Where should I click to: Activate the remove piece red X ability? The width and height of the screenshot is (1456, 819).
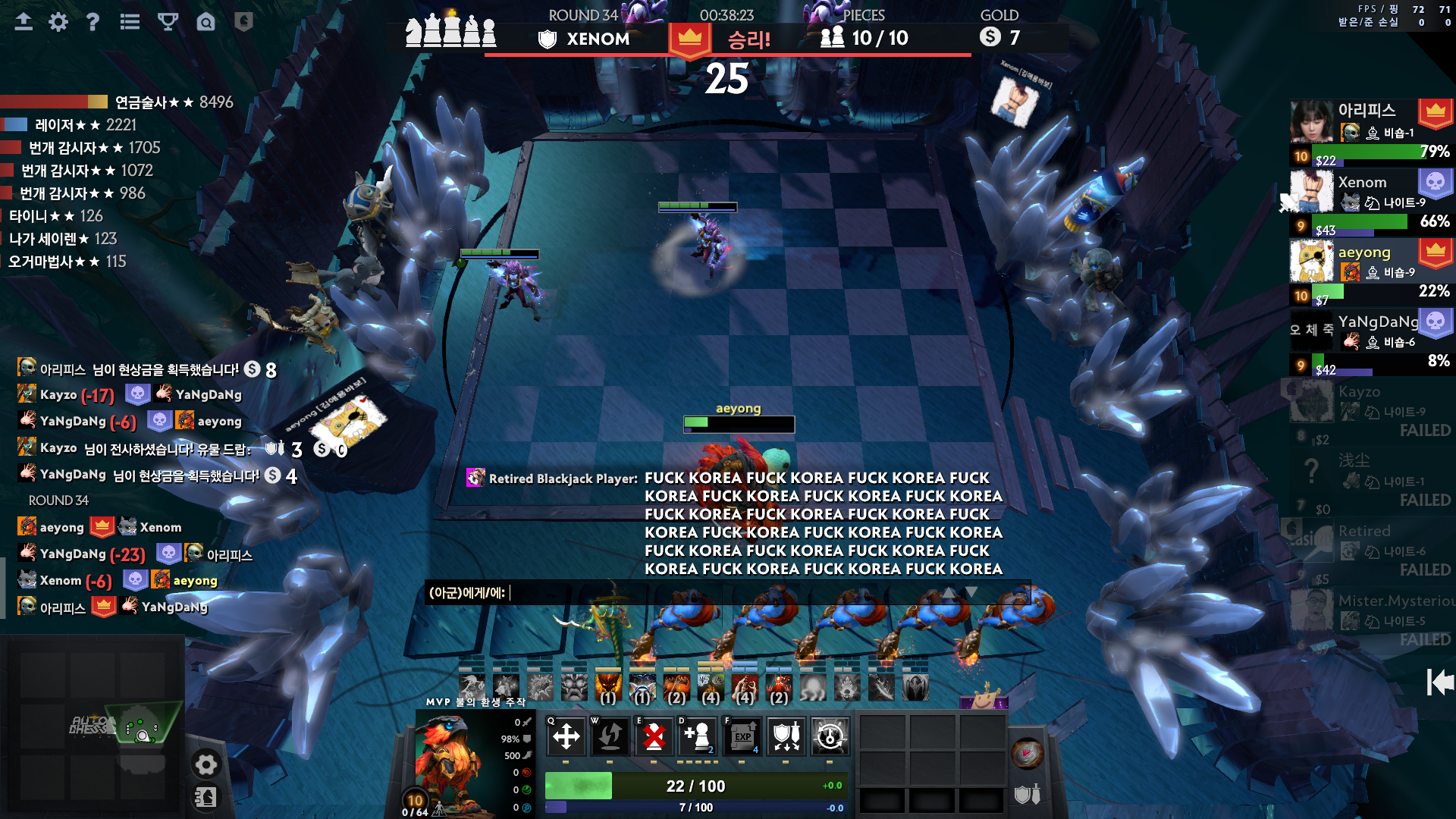[x=654, y=736]
